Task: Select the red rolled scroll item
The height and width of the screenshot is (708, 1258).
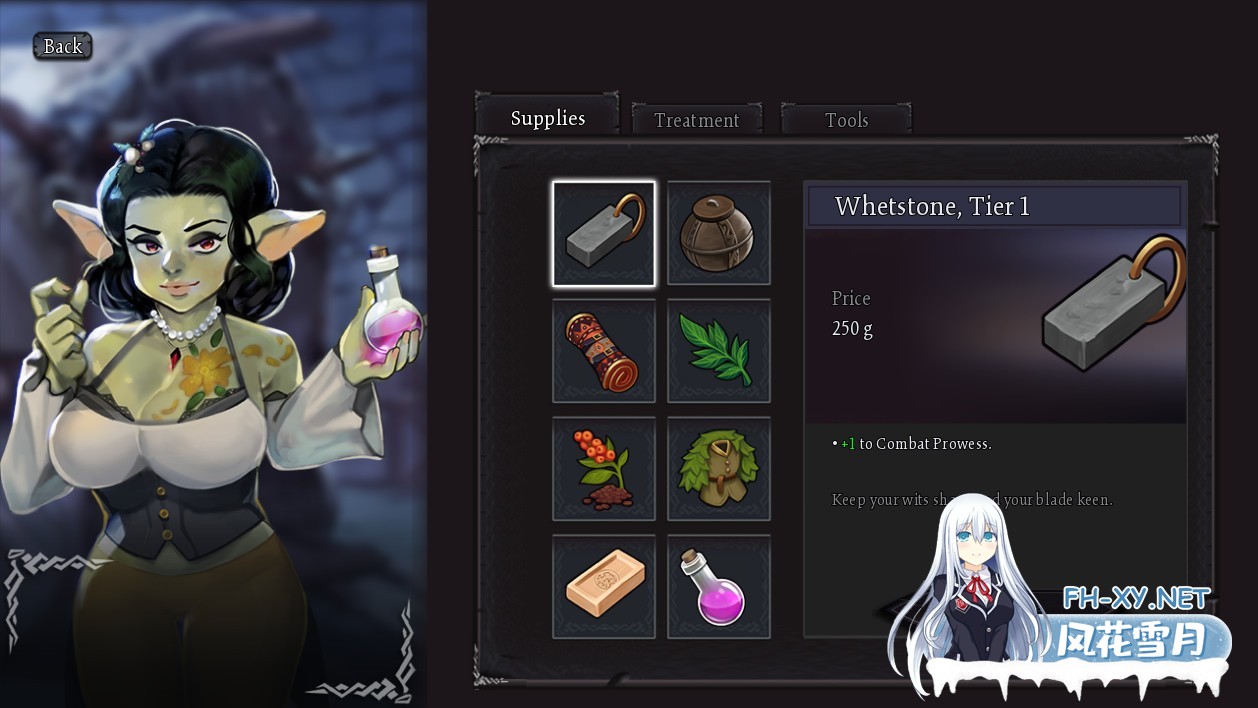Action: [x=604, y=351]
